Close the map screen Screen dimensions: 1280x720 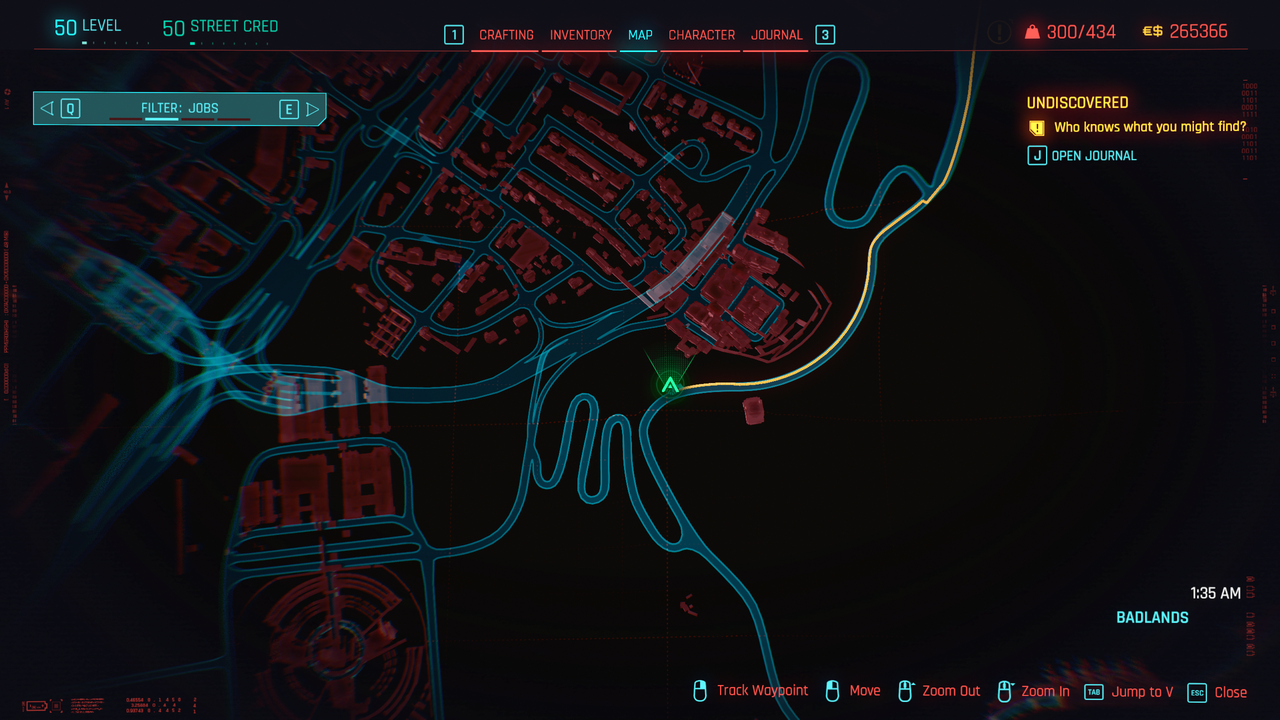point(1229,692)
